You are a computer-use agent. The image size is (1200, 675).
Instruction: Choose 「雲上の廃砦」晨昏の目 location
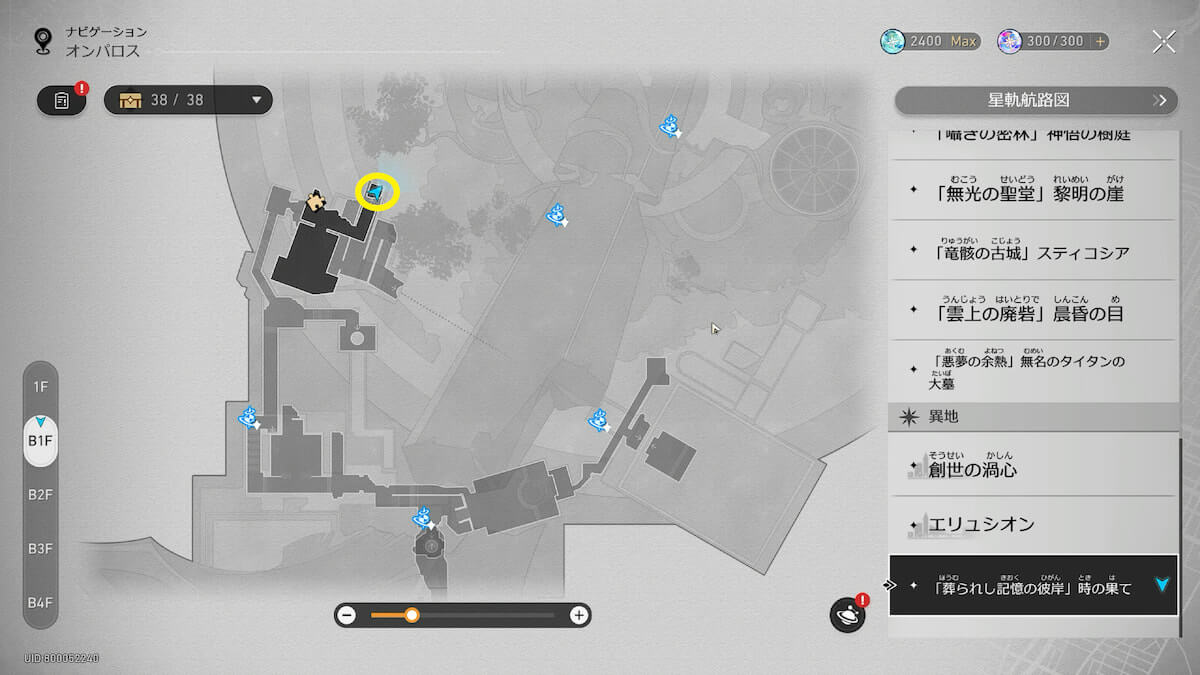point(1033,312)
